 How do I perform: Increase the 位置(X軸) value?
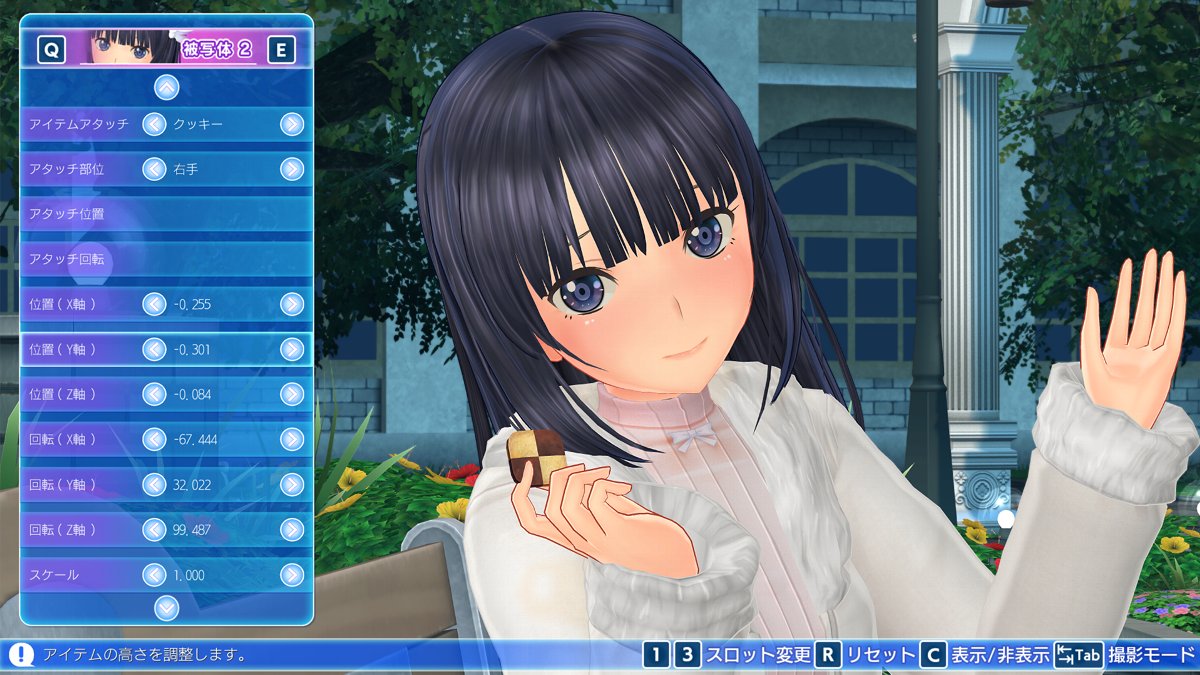[291, 304]
